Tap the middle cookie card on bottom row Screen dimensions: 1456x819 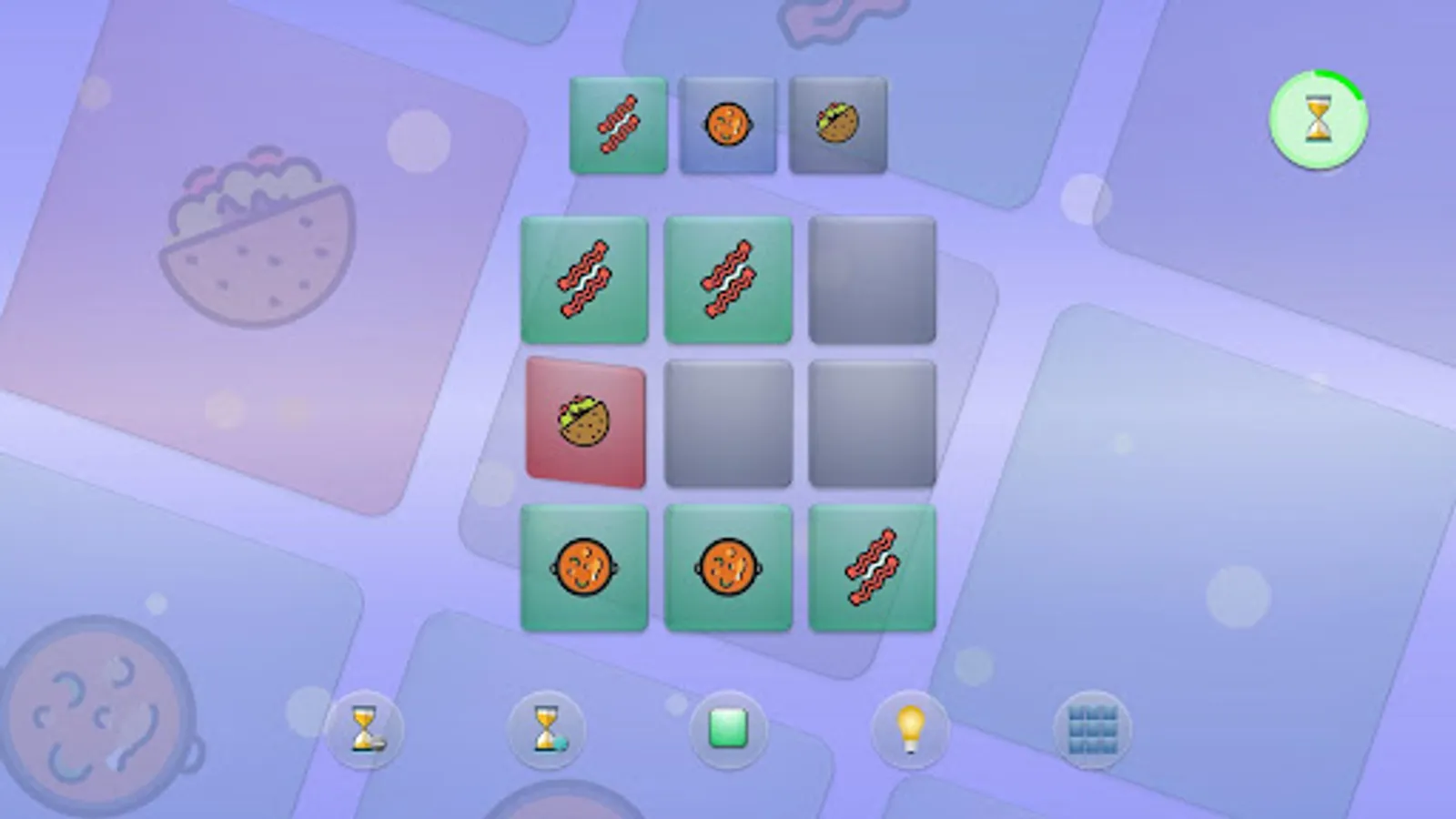728,566
